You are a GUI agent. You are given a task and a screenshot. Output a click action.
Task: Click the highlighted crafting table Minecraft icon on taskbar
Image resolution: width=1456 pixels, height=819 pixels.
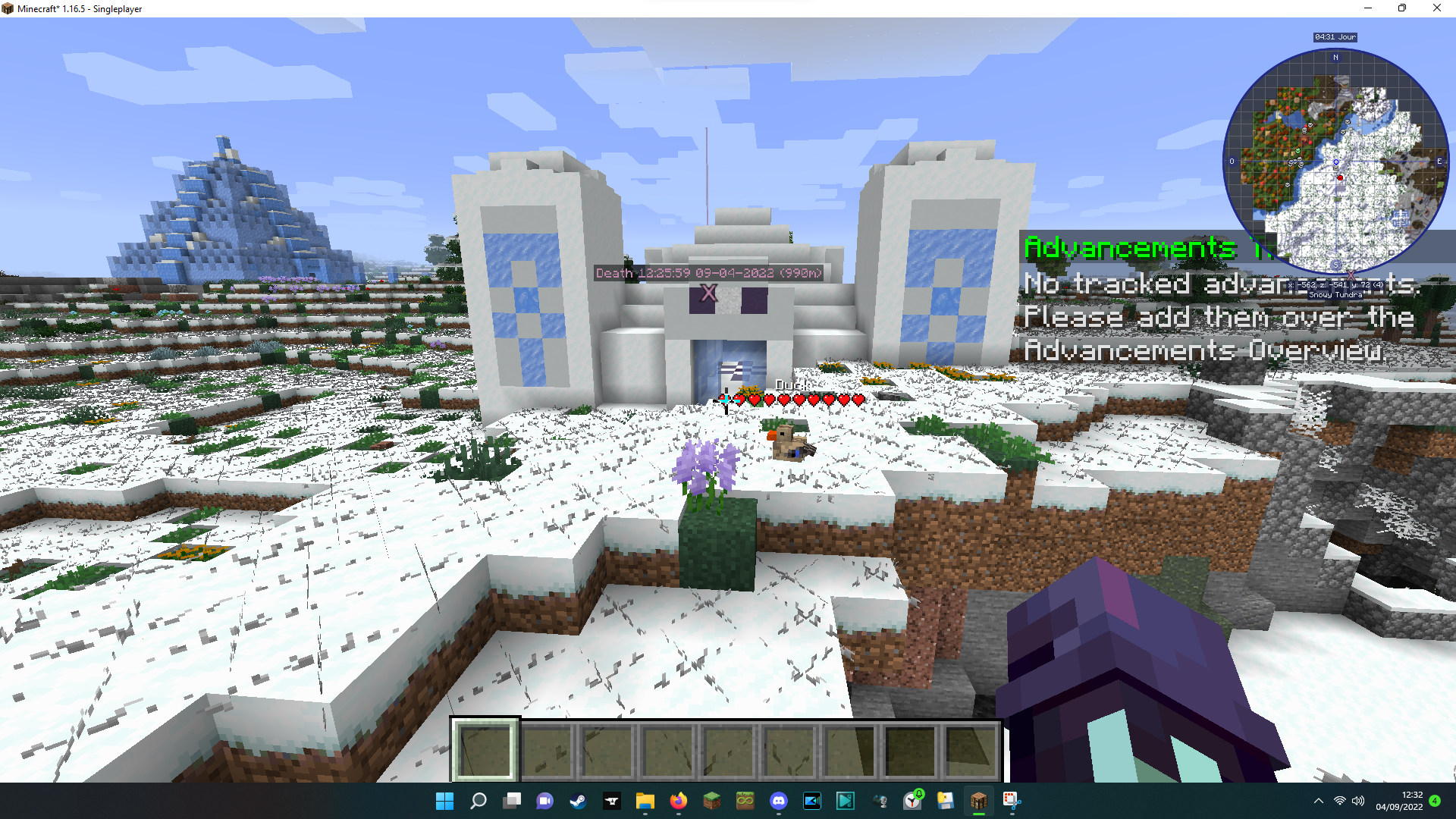(x=978, y=802)
